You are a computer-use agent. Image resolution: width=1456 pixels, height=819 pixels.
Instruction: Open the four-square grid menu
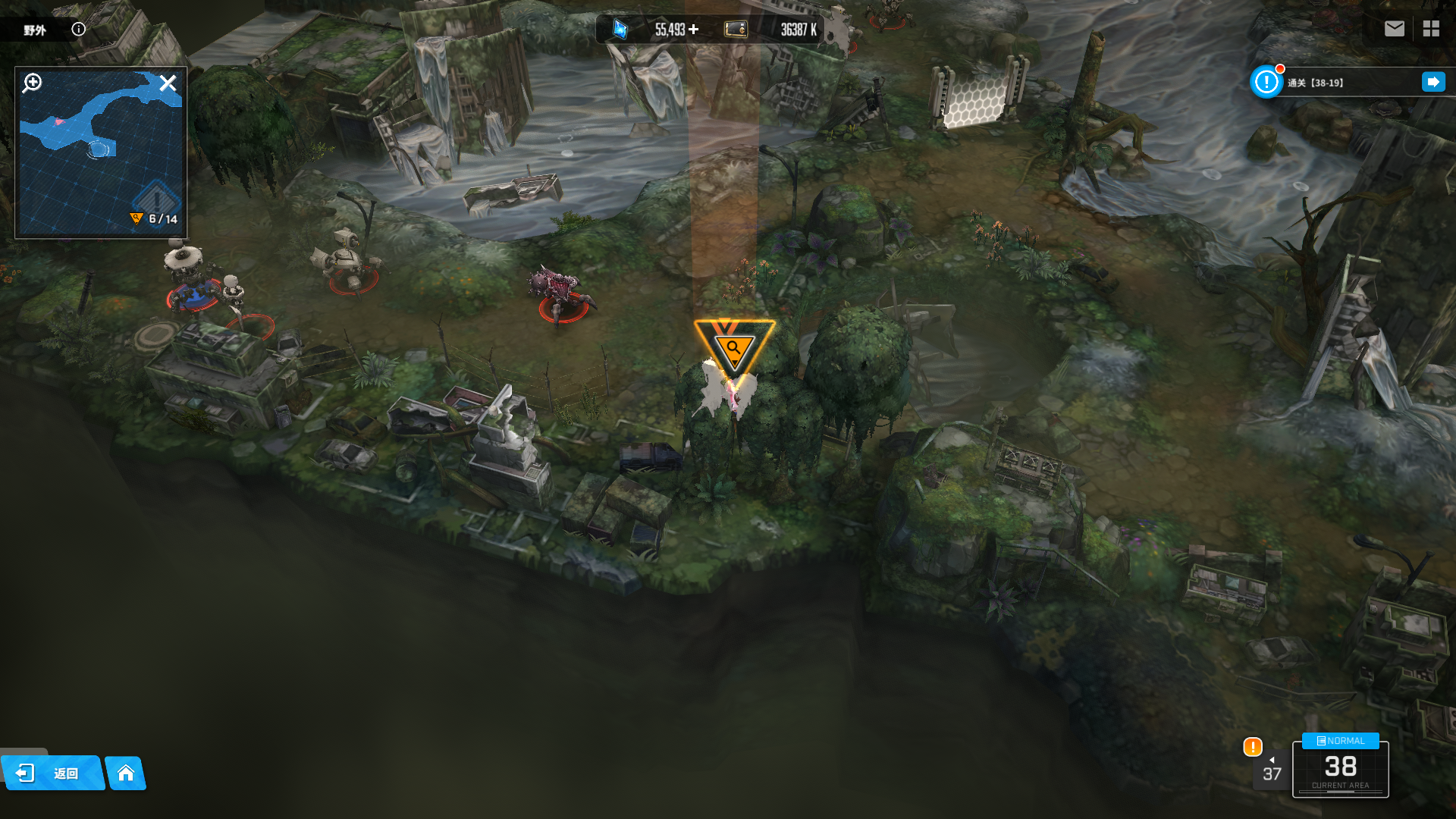coord(1431,29)
